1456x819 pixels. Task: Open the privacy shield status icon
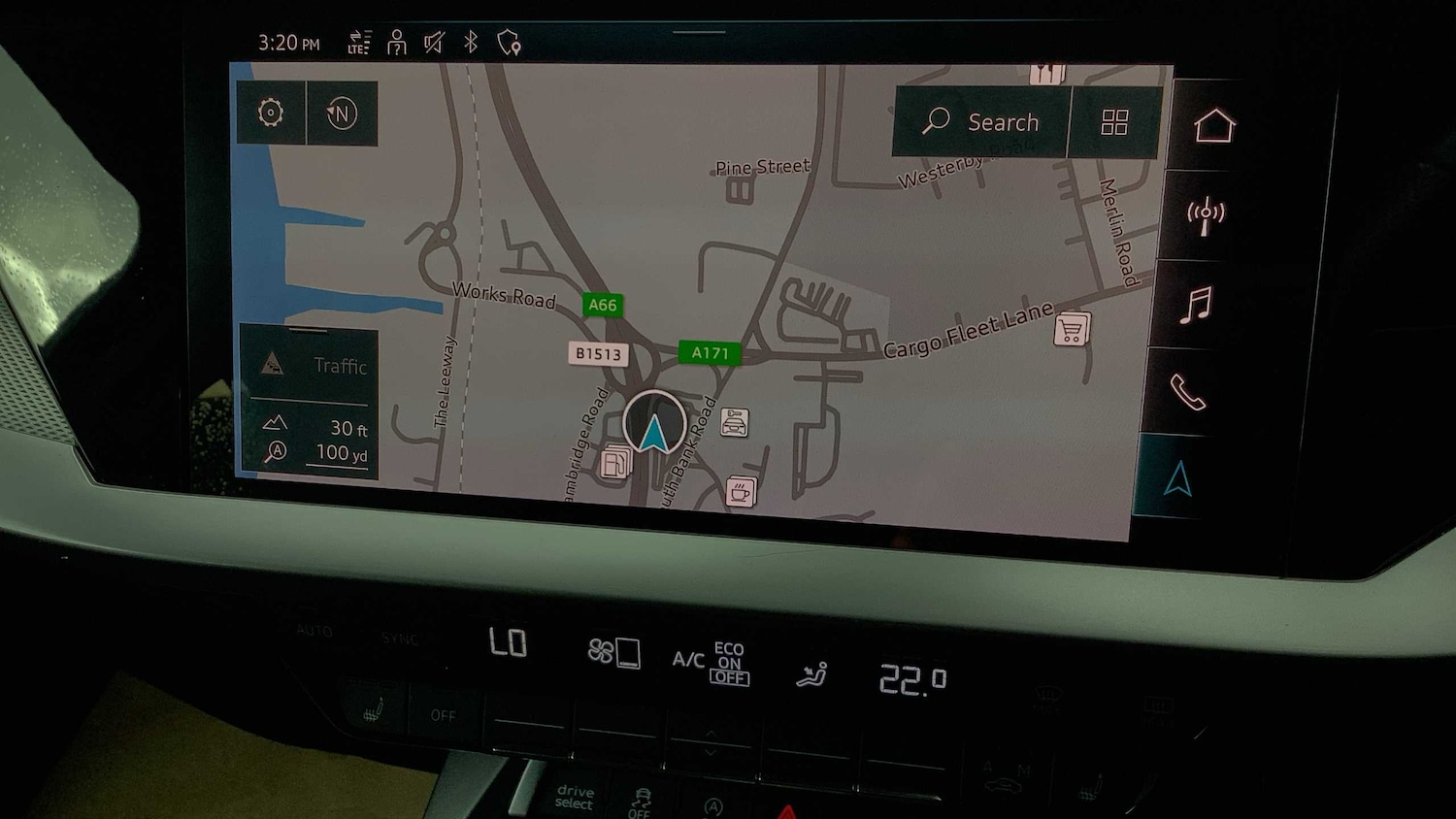pyautogui.click(x=509, y=43)
